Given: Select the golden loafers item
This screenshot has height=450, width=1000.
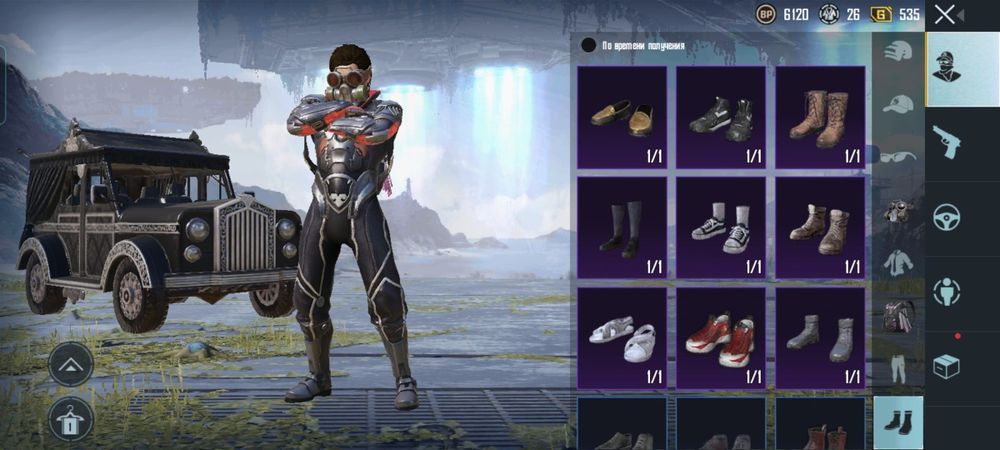Looking at the screenshot, I should [x=621, y=117].
